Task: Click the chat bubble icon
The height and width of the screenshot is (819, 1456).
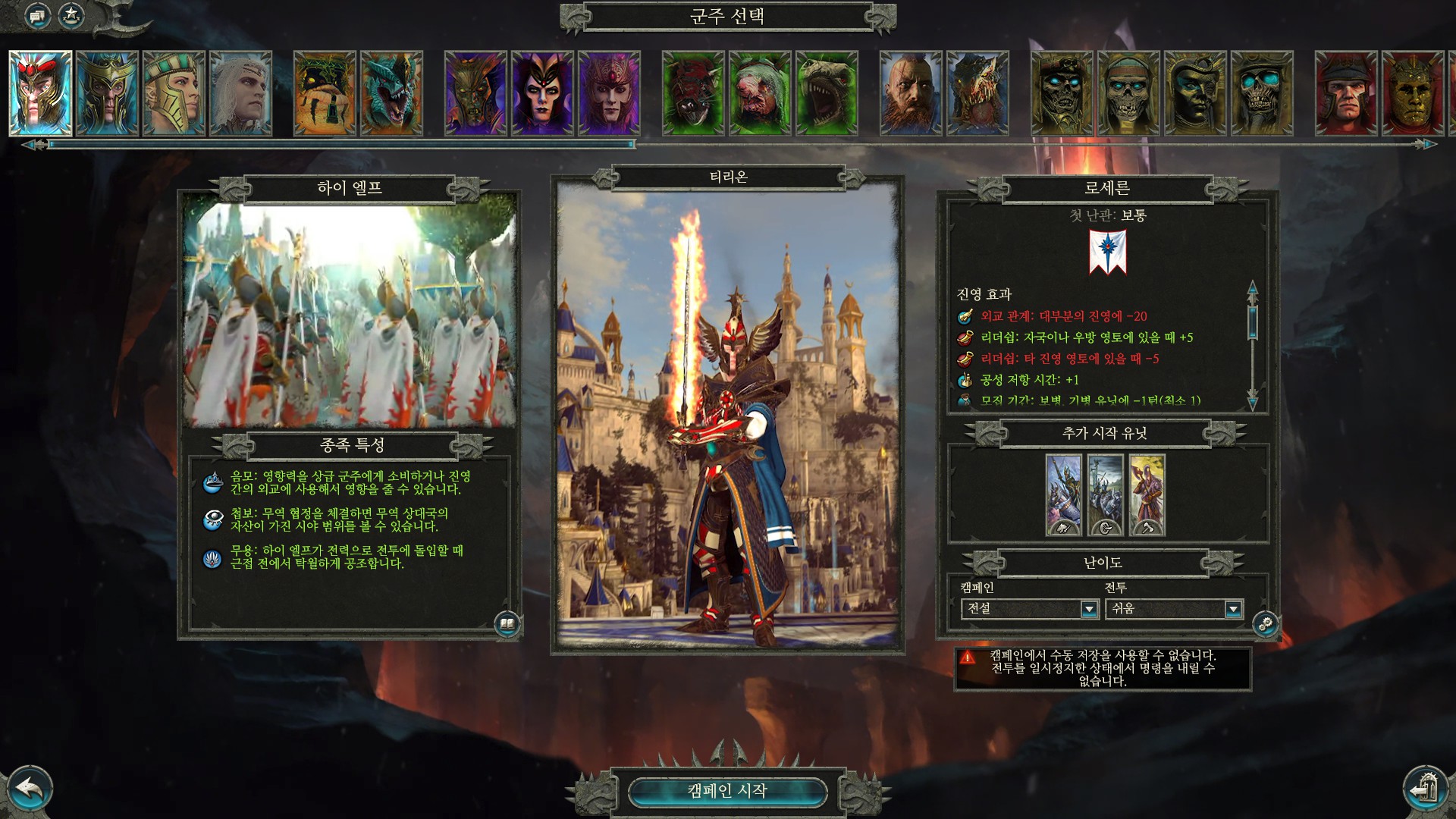Action: 37,15
